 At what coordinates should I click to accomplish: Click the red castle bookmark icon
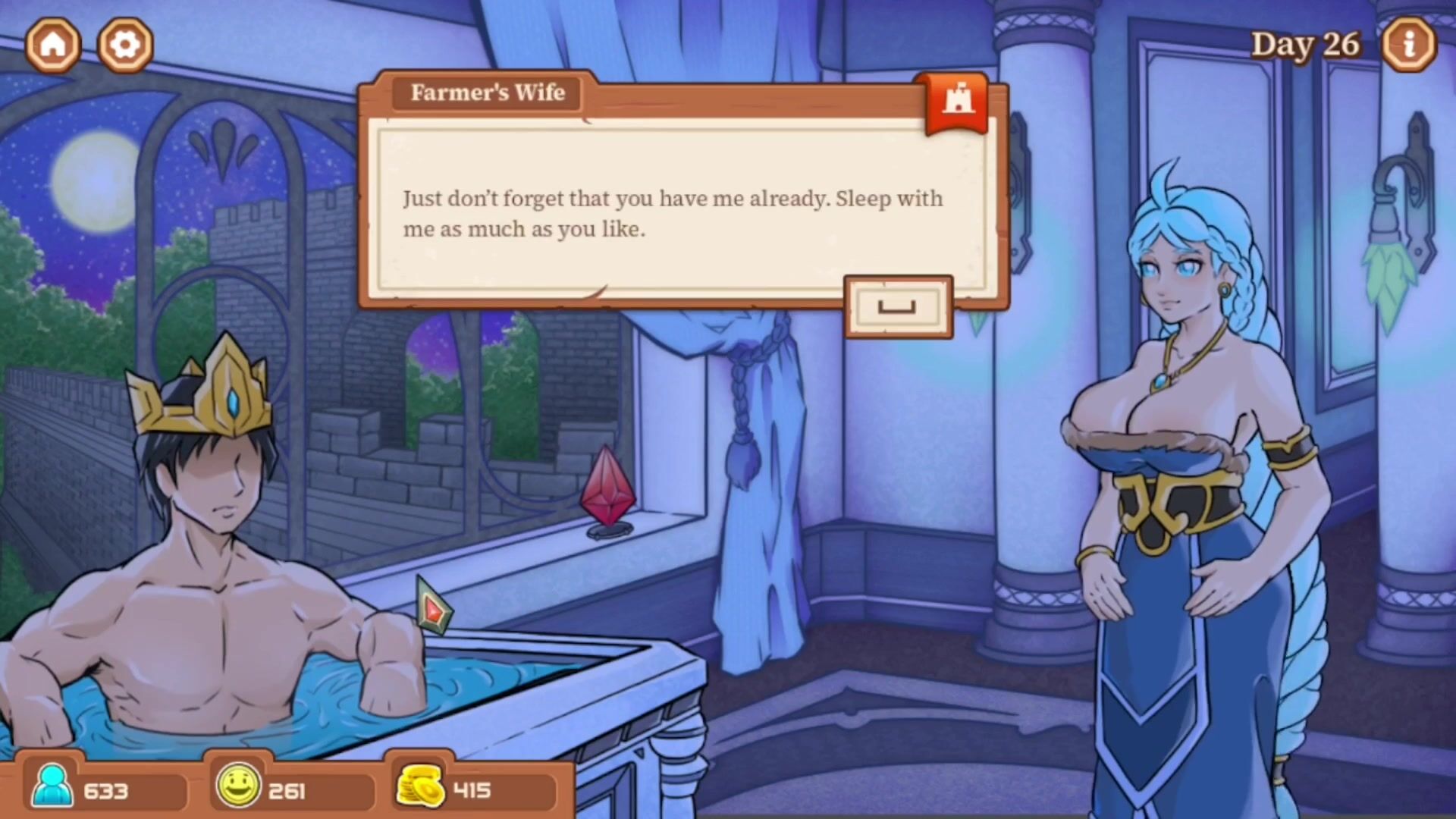click(958, 102)
